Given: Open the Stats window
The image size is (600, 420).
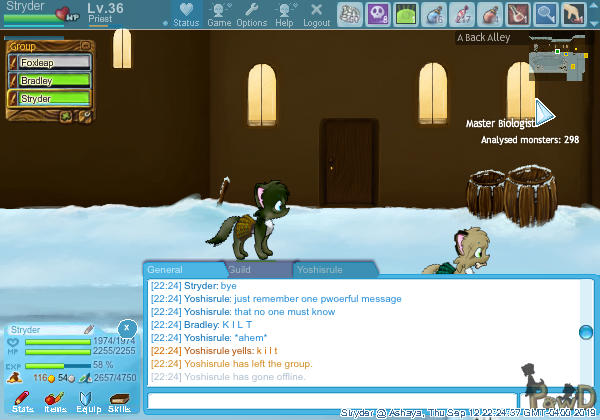Looking at the screenshot, I should click(x=22, y=403).
